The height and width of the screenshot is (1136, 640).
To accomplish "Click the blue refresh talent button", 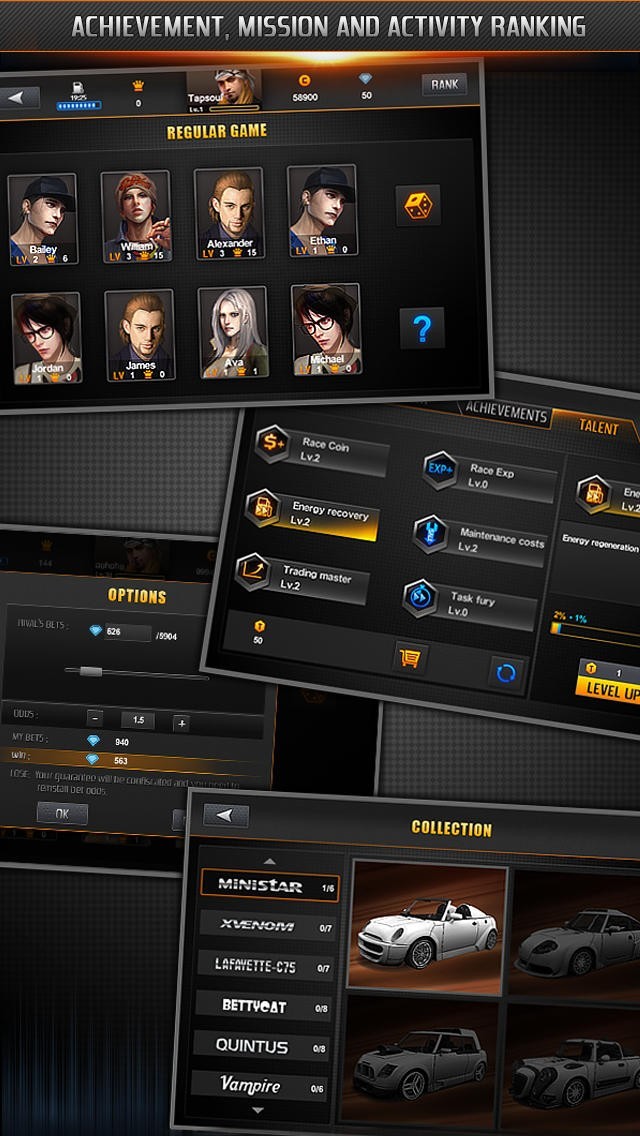I will [506, 673].
